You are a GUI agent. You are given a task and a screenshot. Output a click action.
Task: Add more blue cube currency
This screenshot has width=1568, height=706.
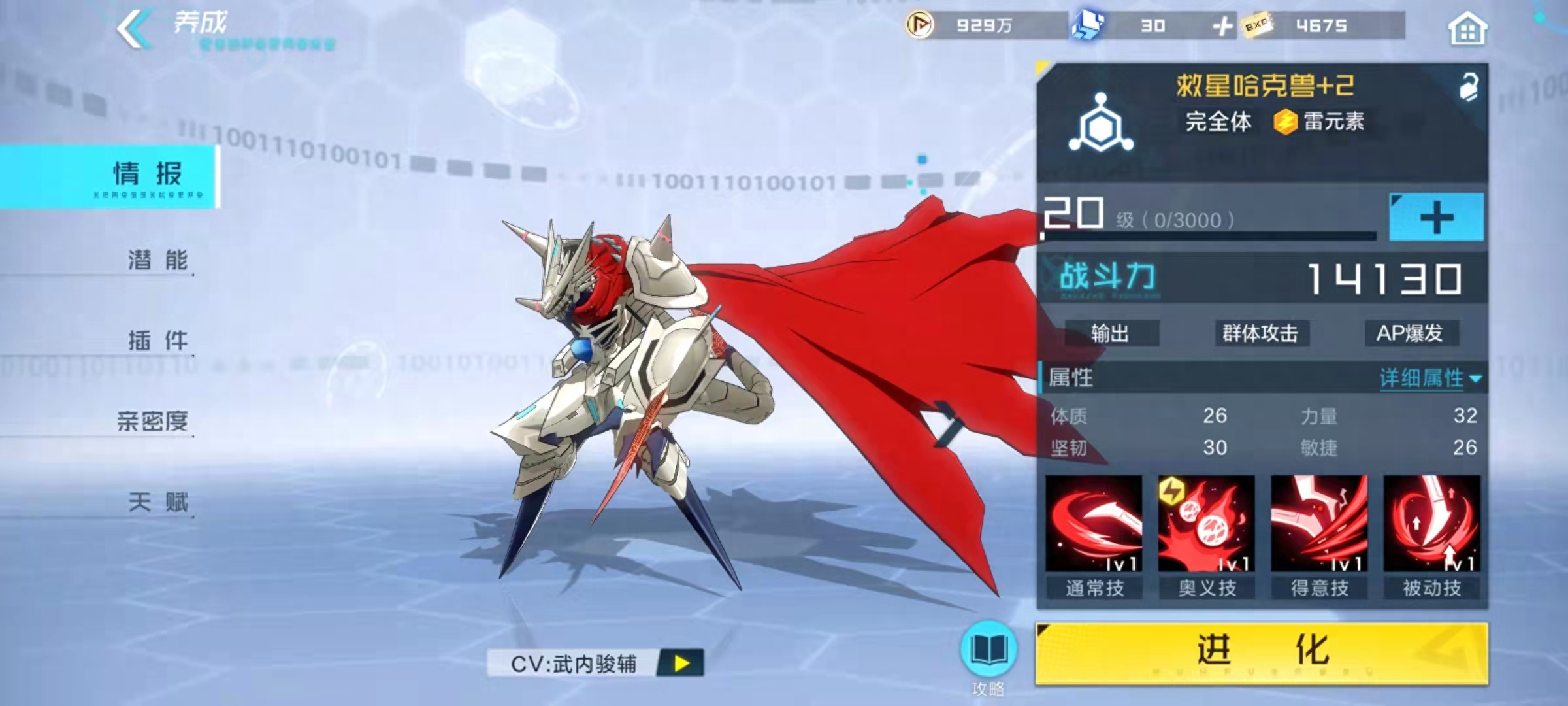[x=1222, y=26]
